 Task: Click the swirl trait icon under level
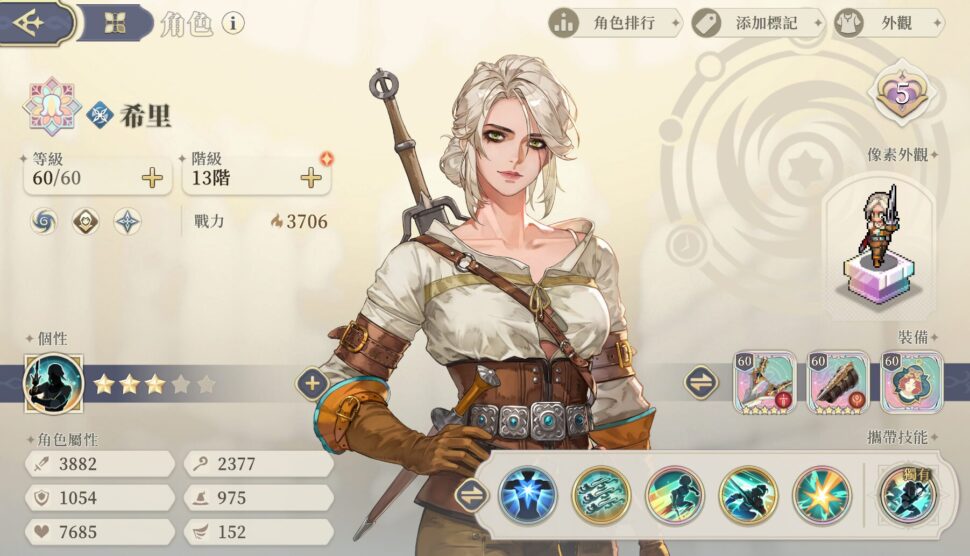click(44, 221)
